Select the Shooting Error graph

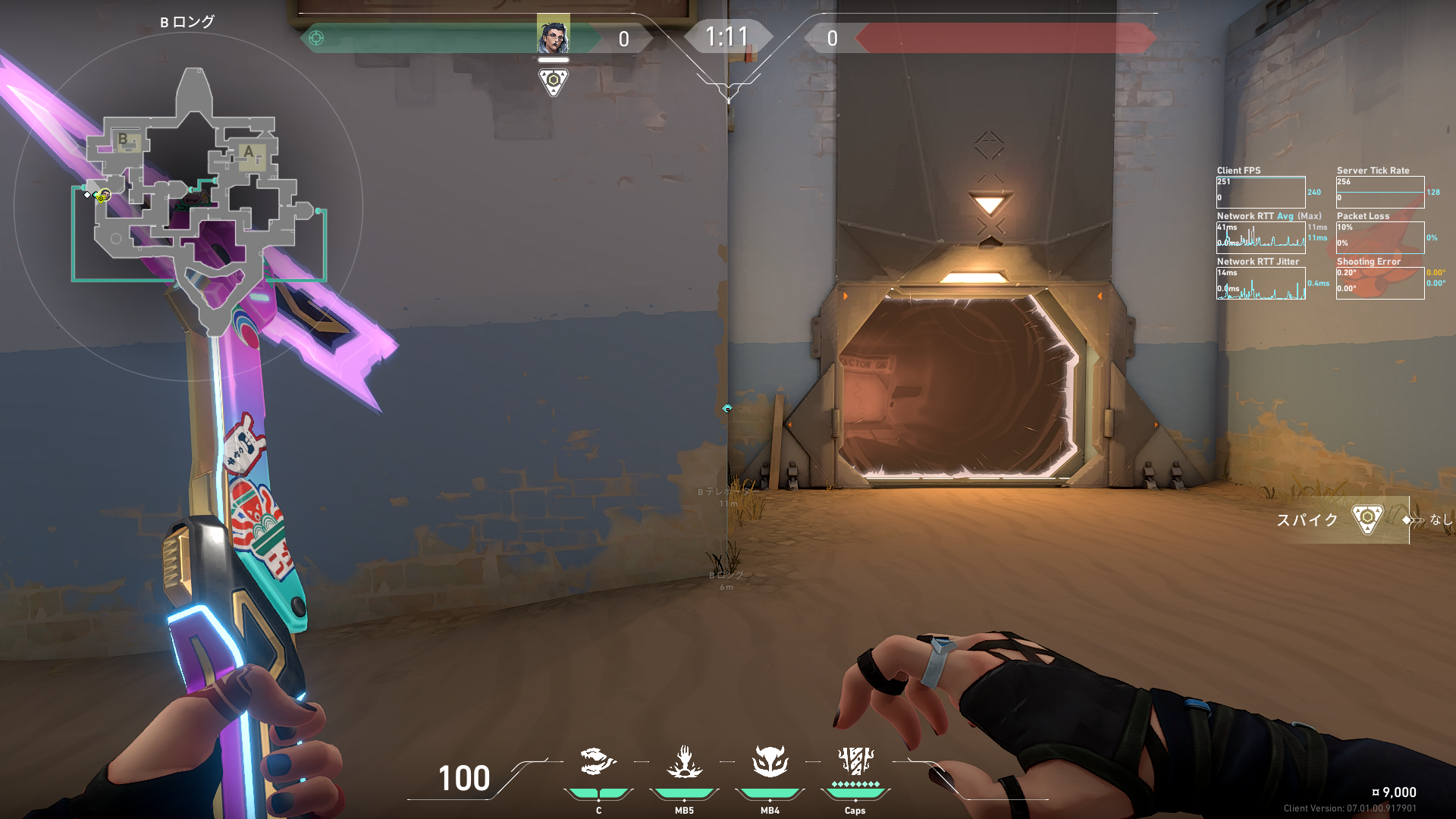pos(1379,283)
